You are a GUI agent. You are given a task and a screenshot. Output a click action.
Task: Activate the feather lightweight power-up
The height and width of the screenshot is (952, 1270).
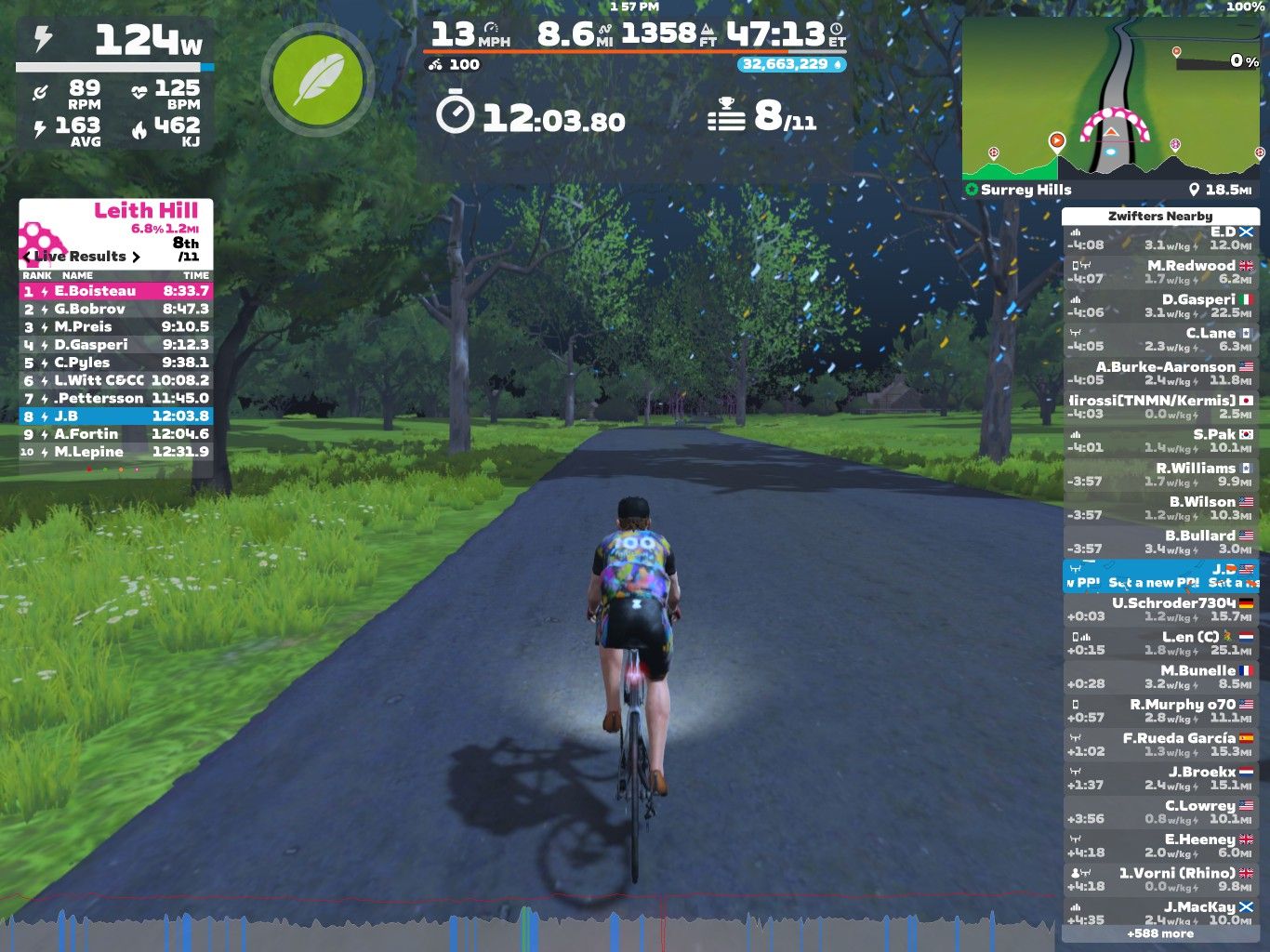point(318,79)
